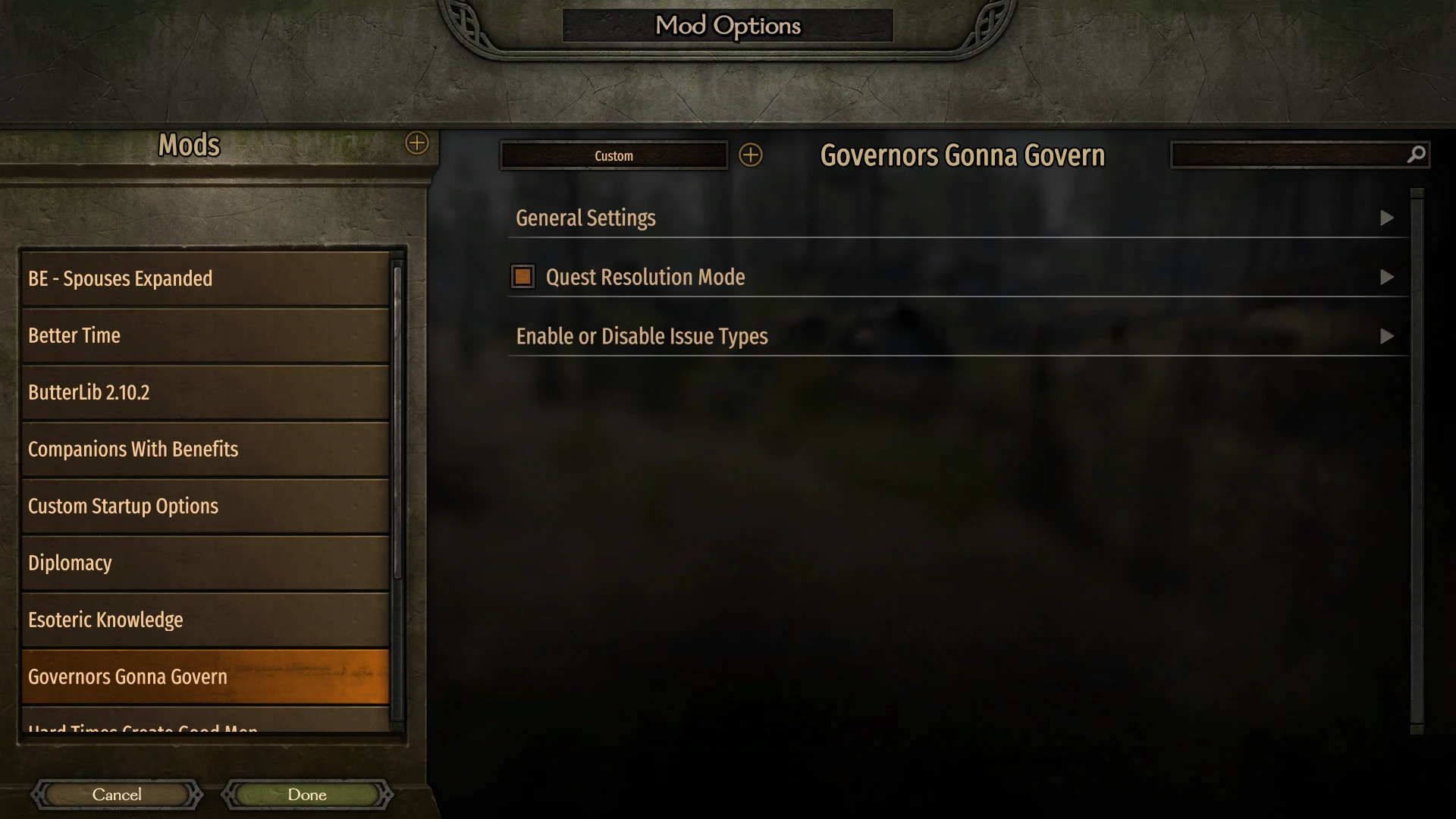Select the Better Time mod
1456x819 pixels.
pyautogui.click(x=205, y=335)
